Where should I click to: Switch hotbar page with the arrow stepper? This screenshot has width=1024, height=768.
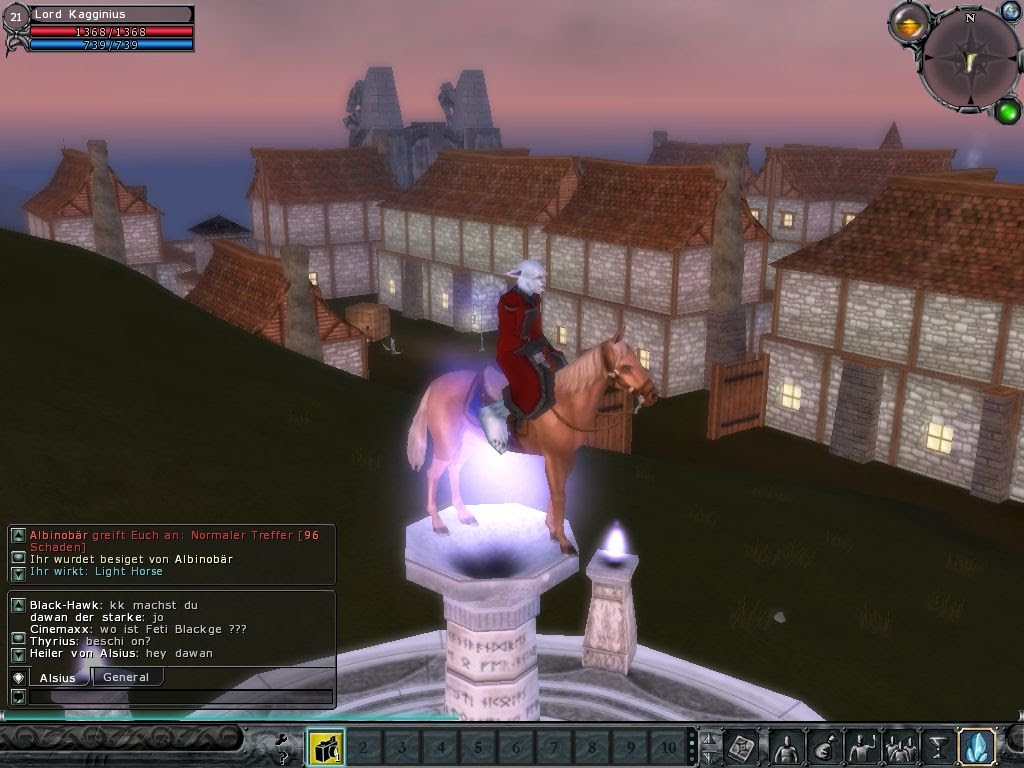coord(710,746)
